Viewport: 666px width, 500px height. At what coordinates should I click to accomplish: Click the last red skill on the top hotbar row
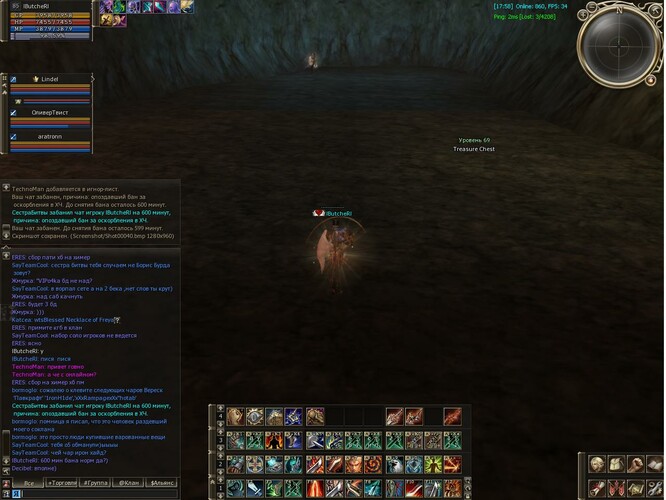tap(452, 416)
